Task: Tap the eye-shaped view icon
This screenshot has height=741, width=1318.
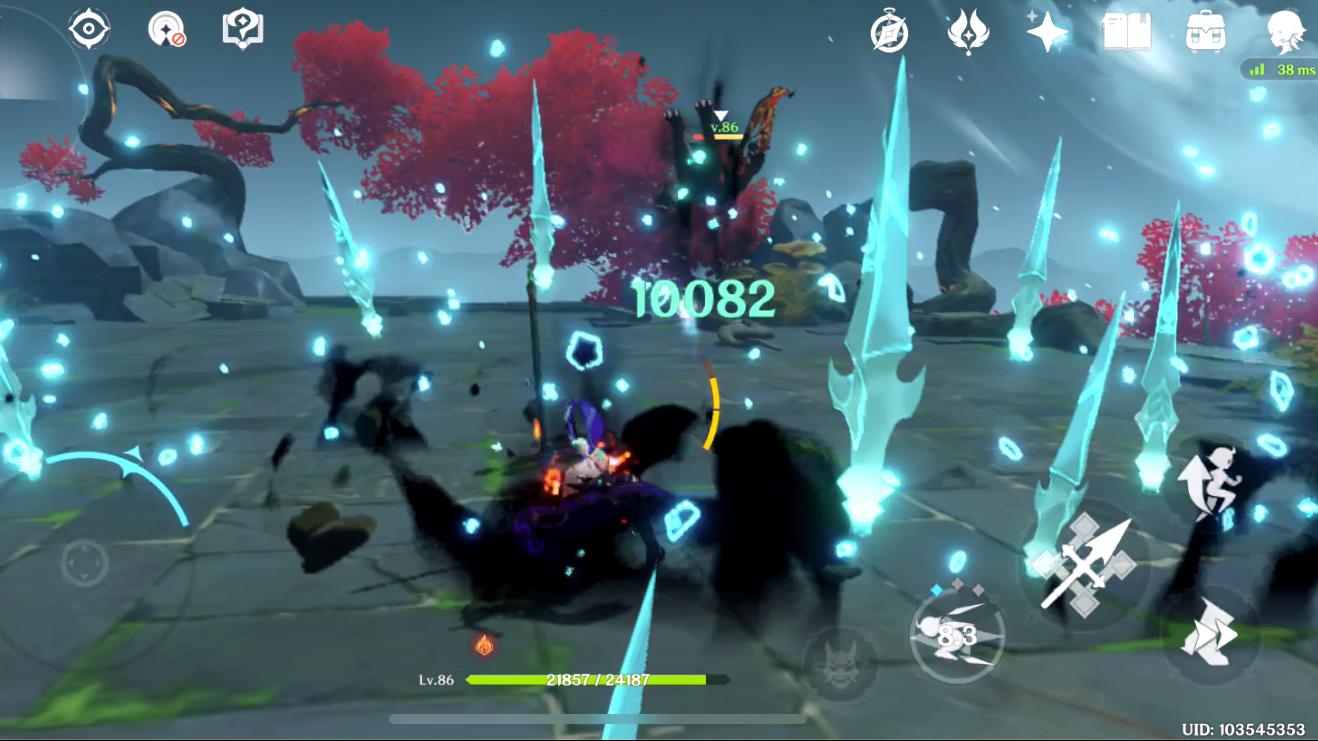Action: pos(89,29)
